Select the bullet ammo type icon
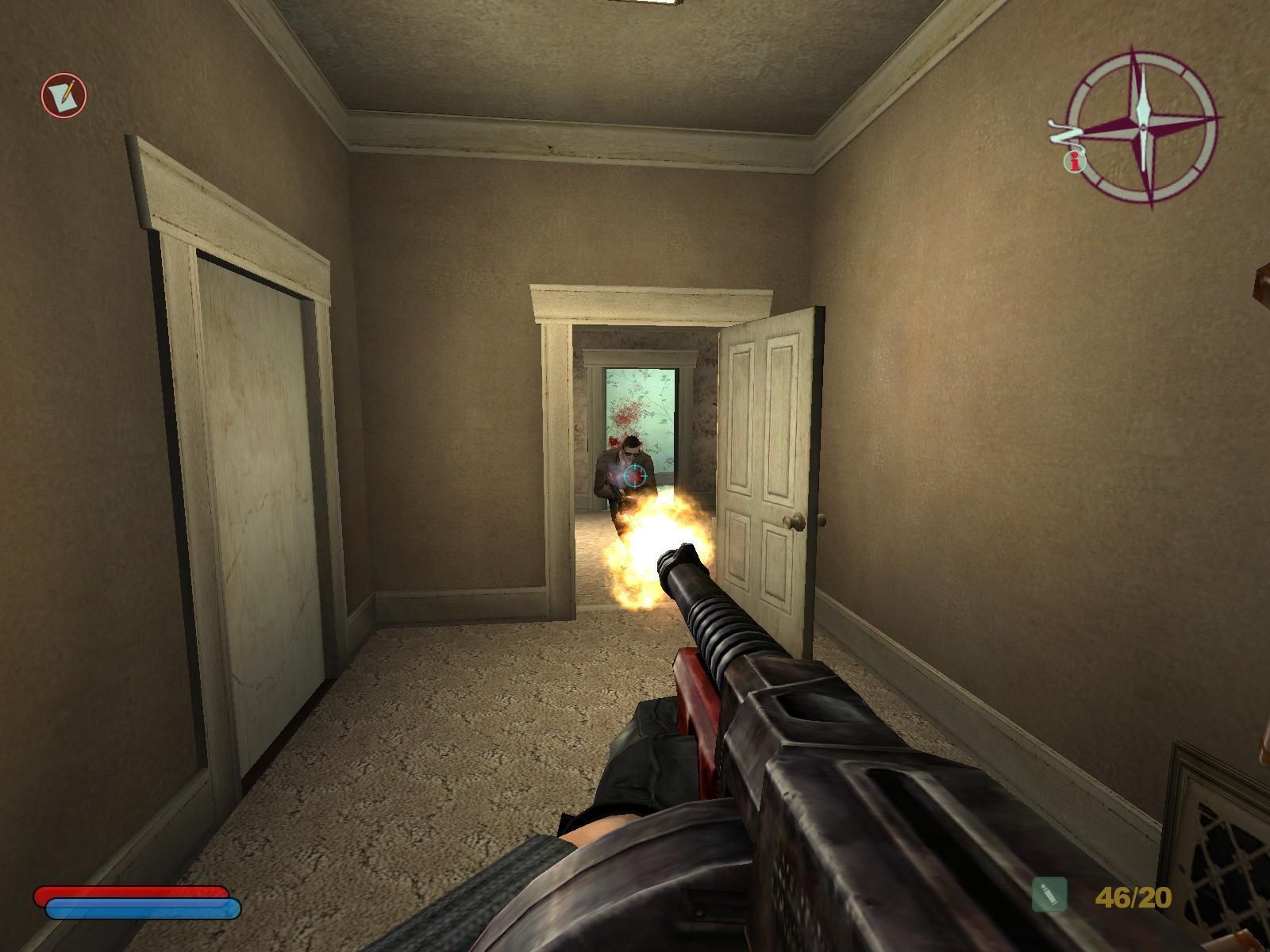 1049,896
